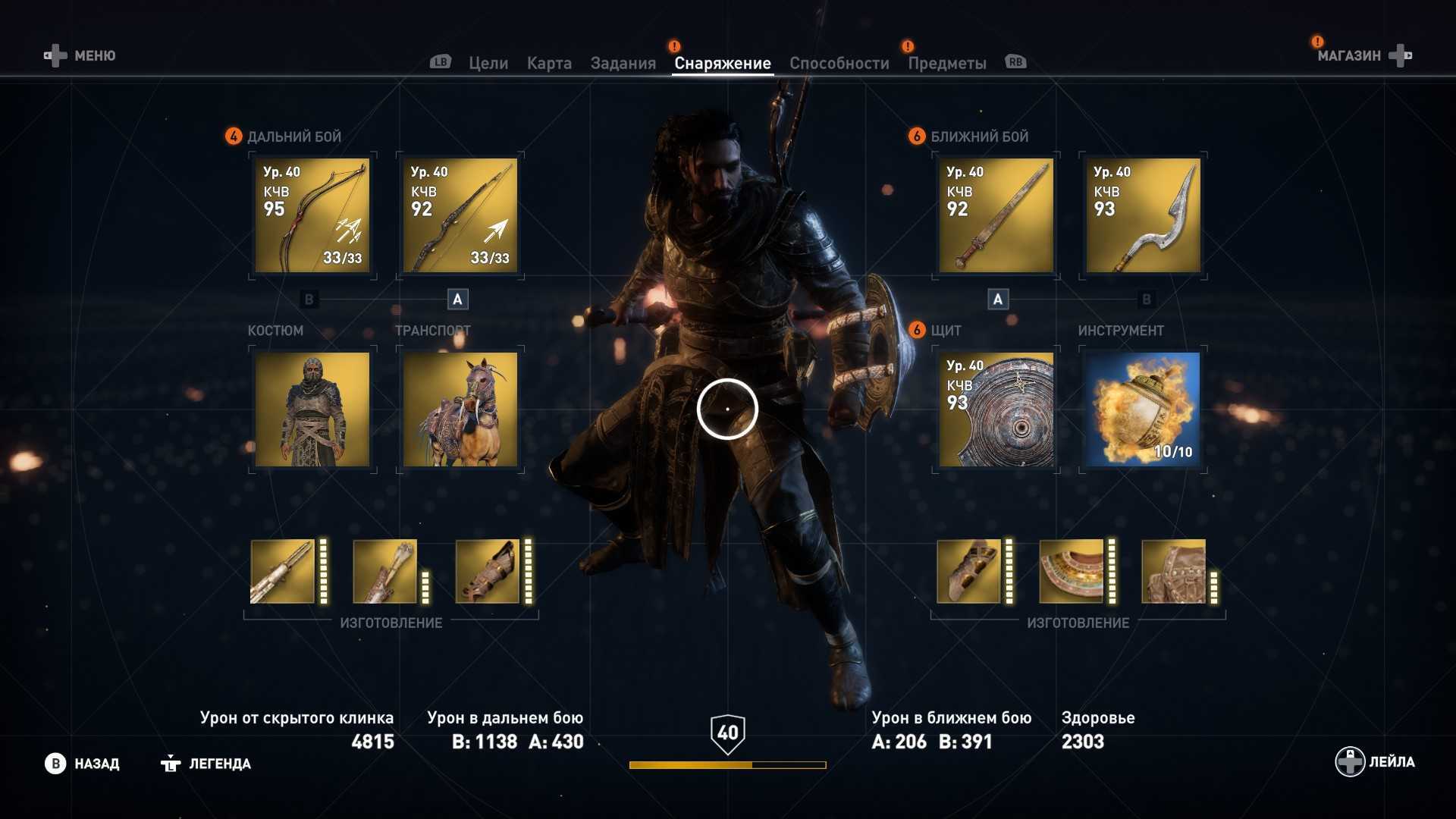
Task: Open the МАГАЗИН store
Action: click(1363, 55)
